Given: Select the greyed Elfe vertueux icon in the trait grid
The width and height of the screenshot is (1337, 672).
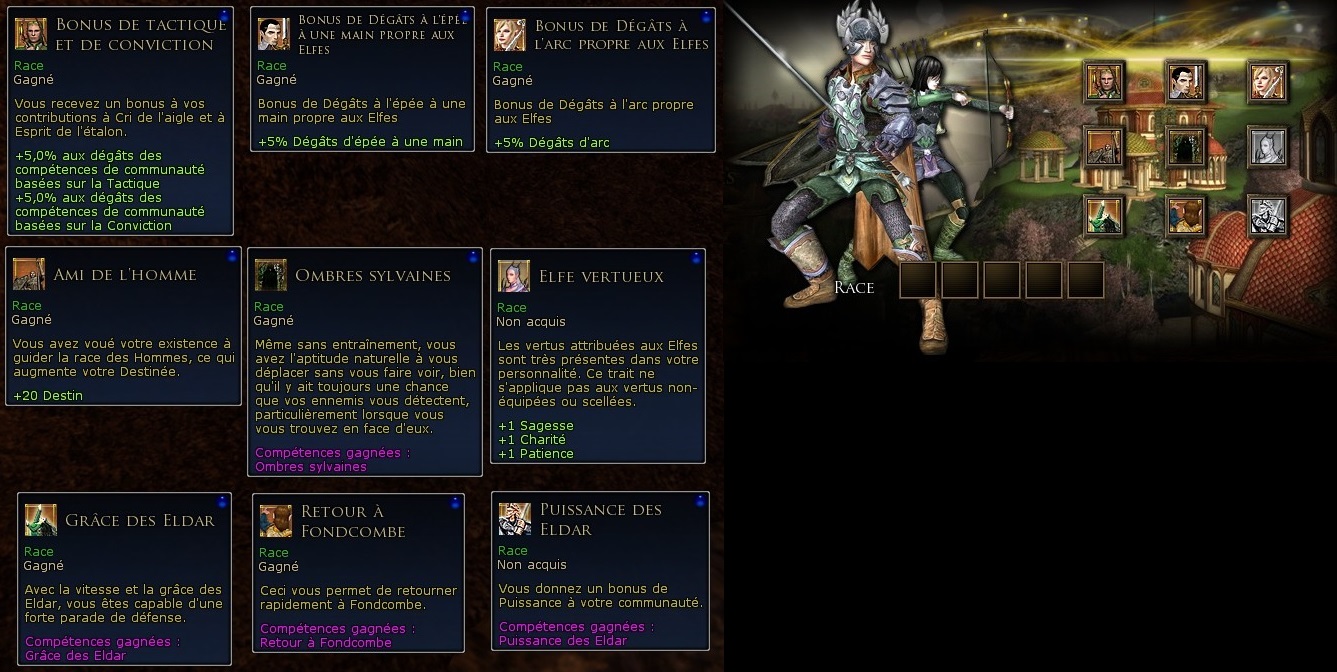Looking at the screenshot, I should point(1266,148).
